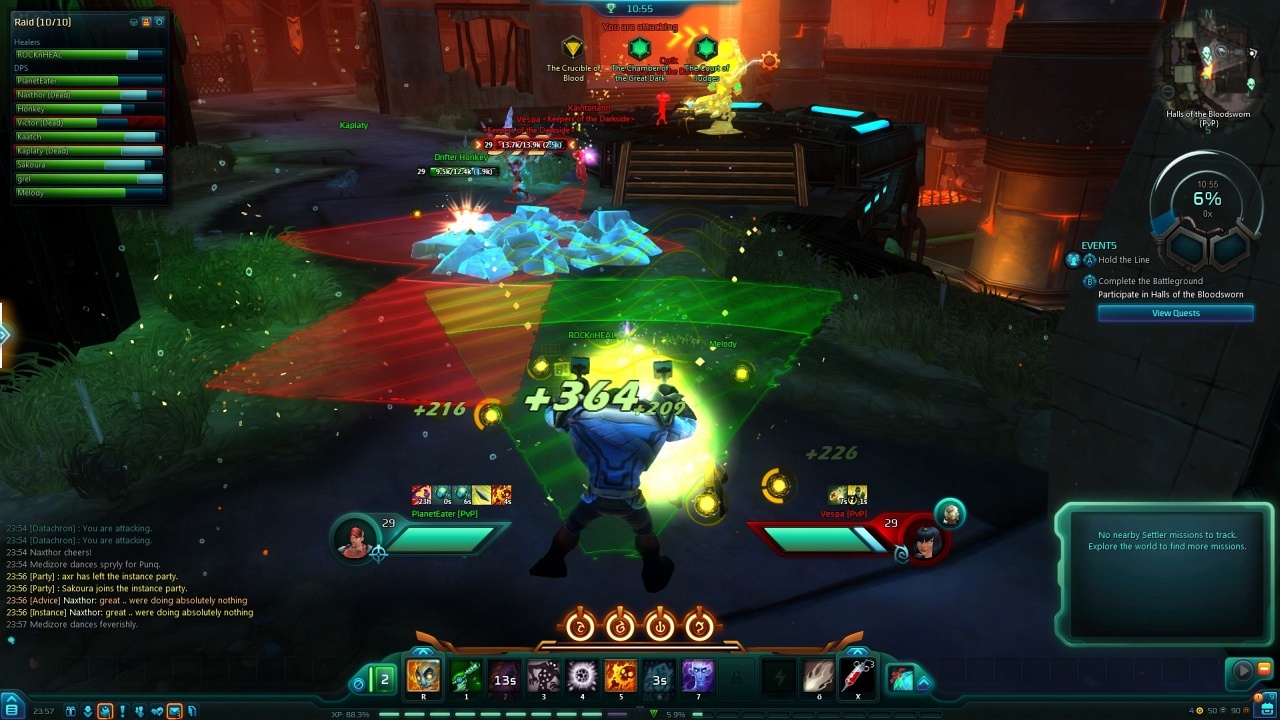The height and width of the screenshot is (720, 1280).
Task: Cast the fiery skull ability in slot 5
Action: 620,677
